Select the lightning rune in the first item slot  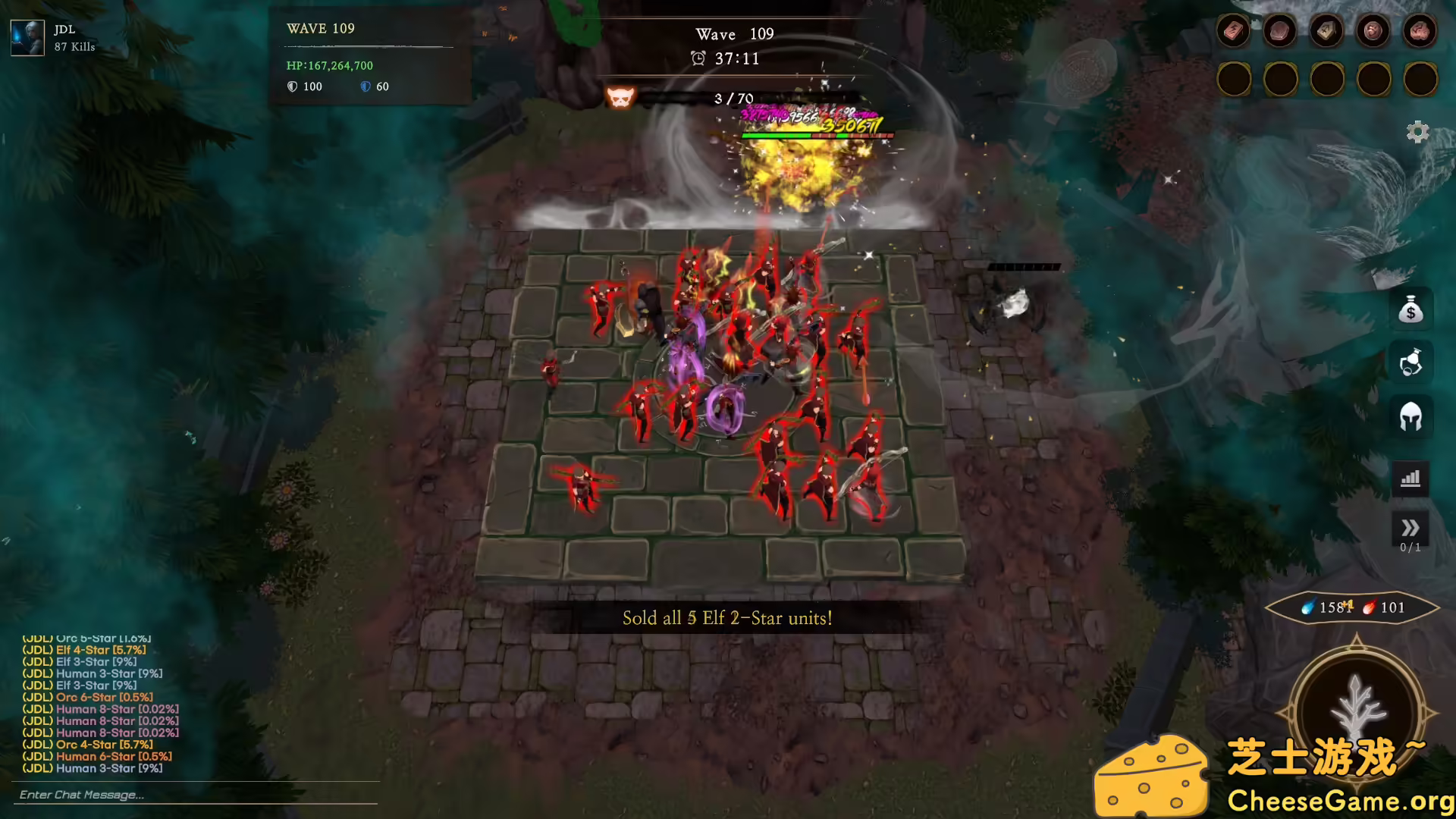[x=1234, y=30]
